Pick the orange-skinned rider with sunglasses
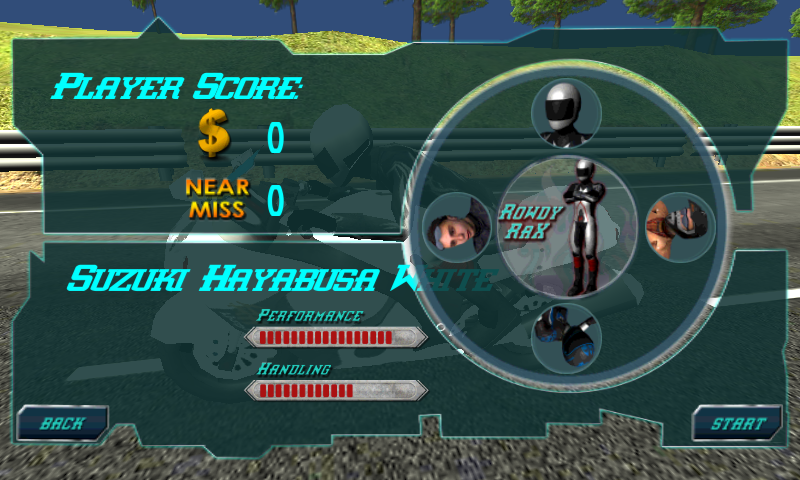 click(x=680, y=228)
